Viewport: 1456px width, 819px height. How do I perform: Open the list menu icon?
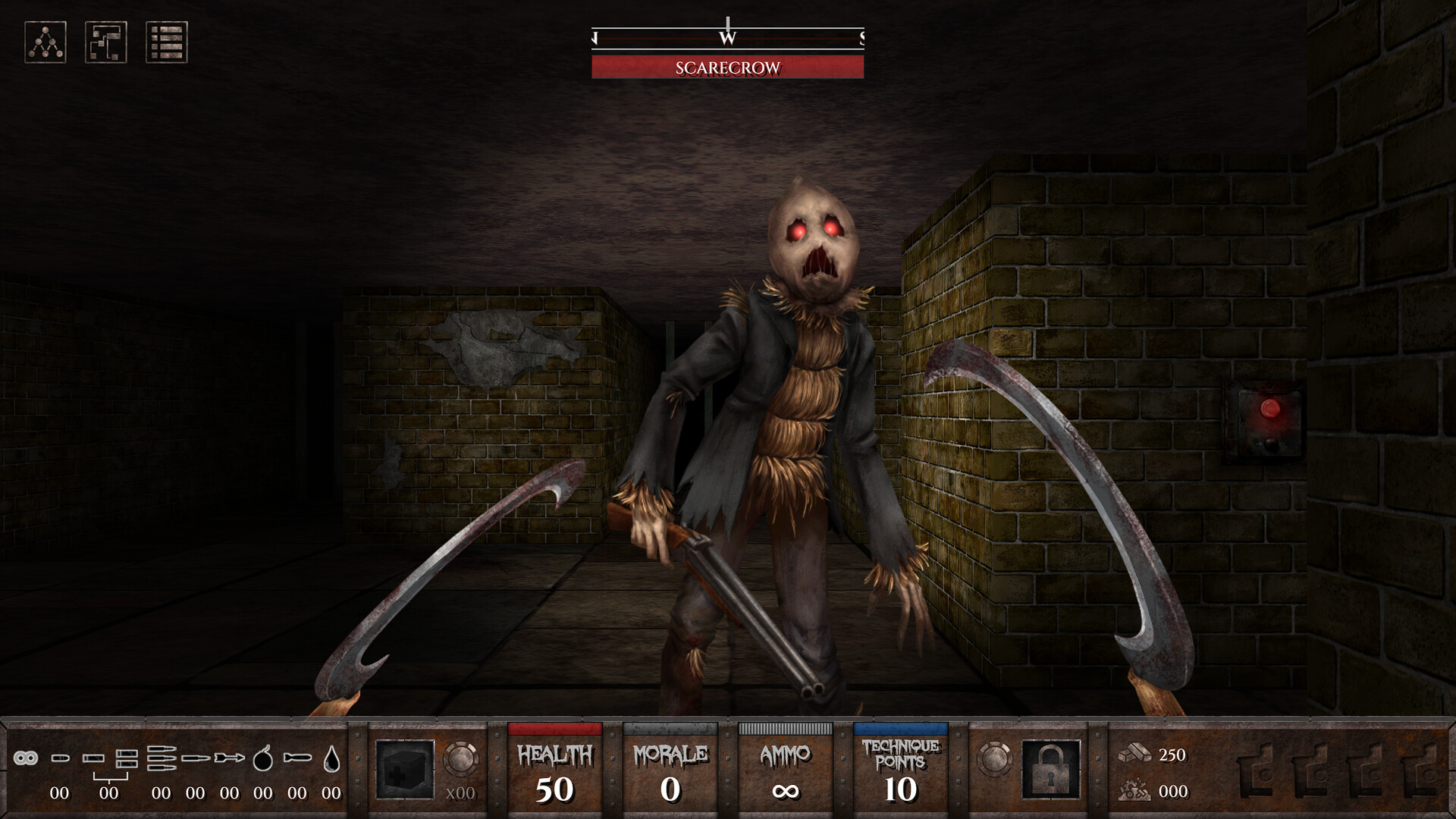(167, 42)
